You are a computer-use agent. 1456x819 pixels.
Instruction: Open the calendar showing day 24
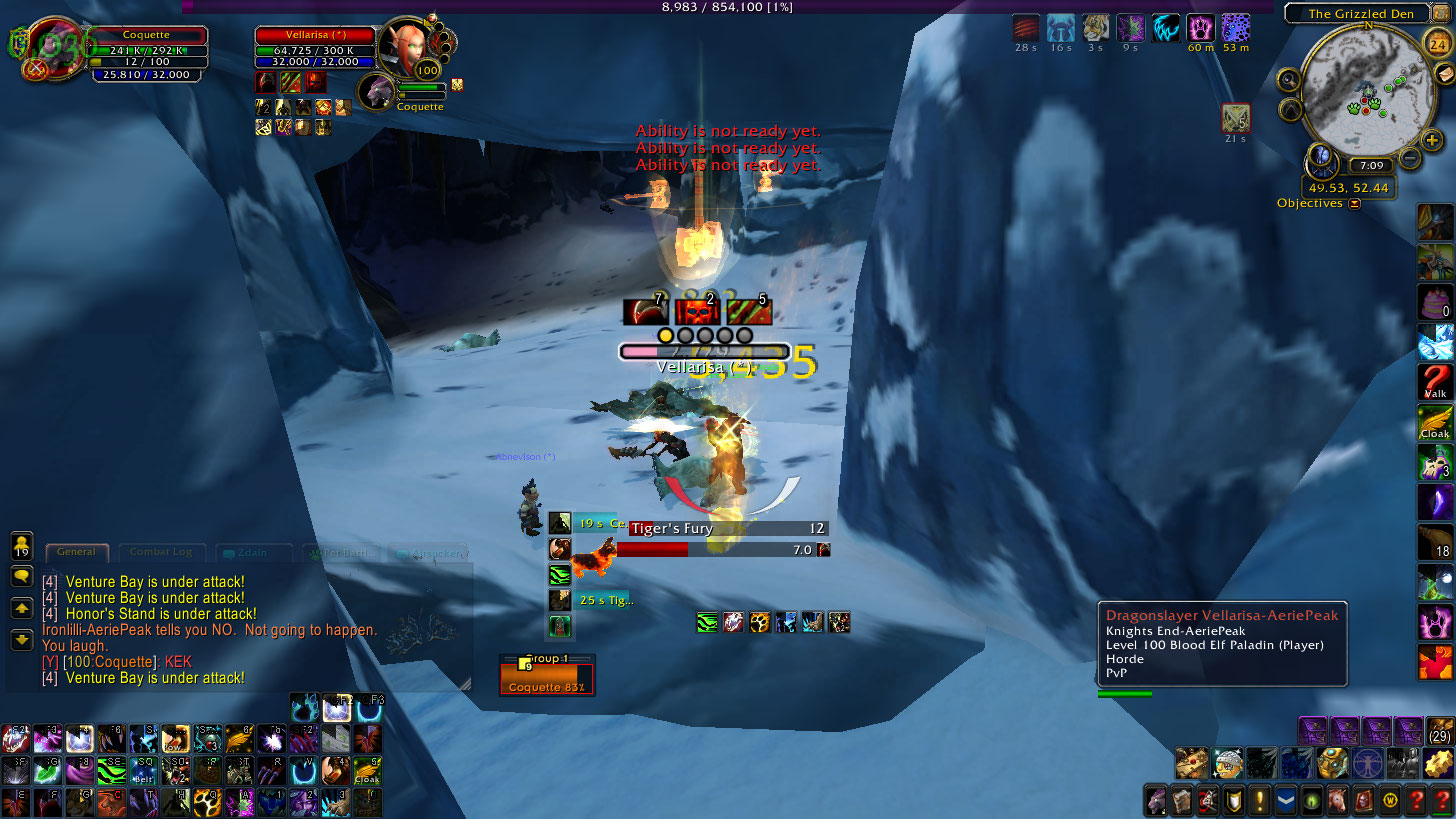click(x=1437, y=43)
